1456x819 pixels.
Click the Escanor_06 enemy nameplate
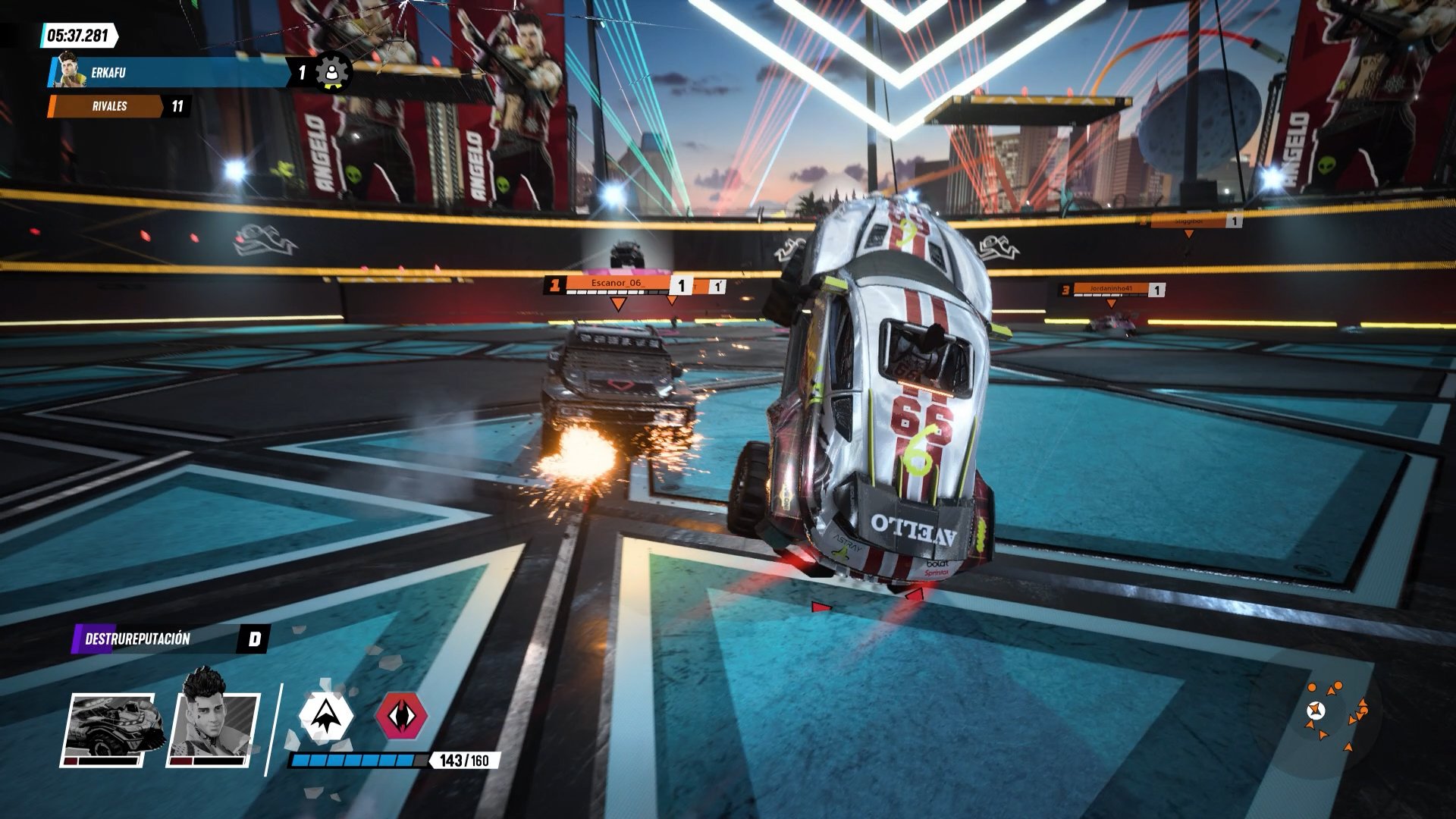point(617,284)
